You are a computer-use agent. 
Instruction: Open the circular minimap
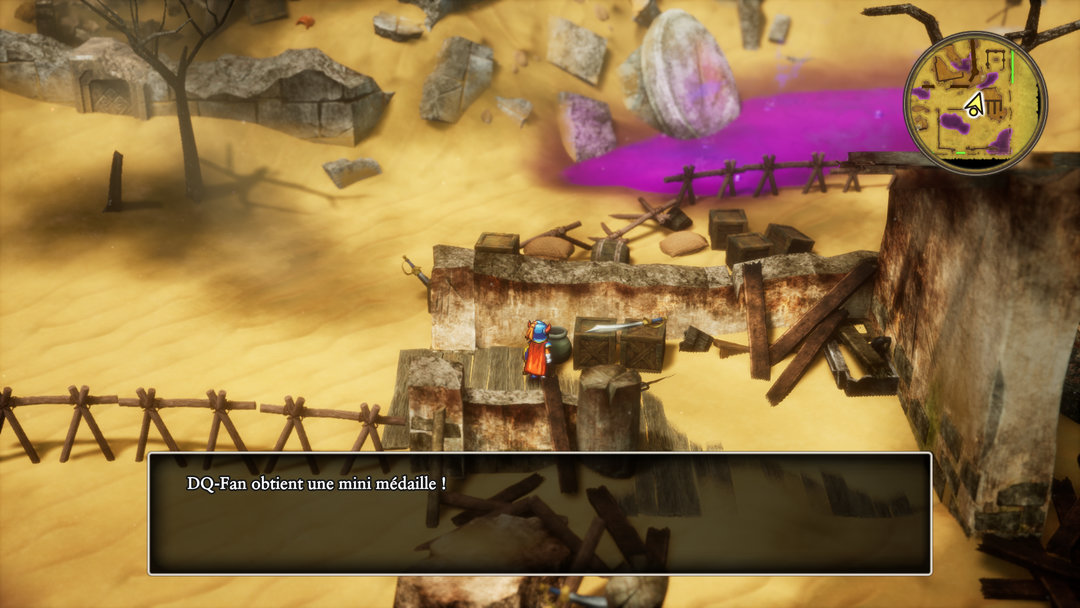tap(974, 102)
